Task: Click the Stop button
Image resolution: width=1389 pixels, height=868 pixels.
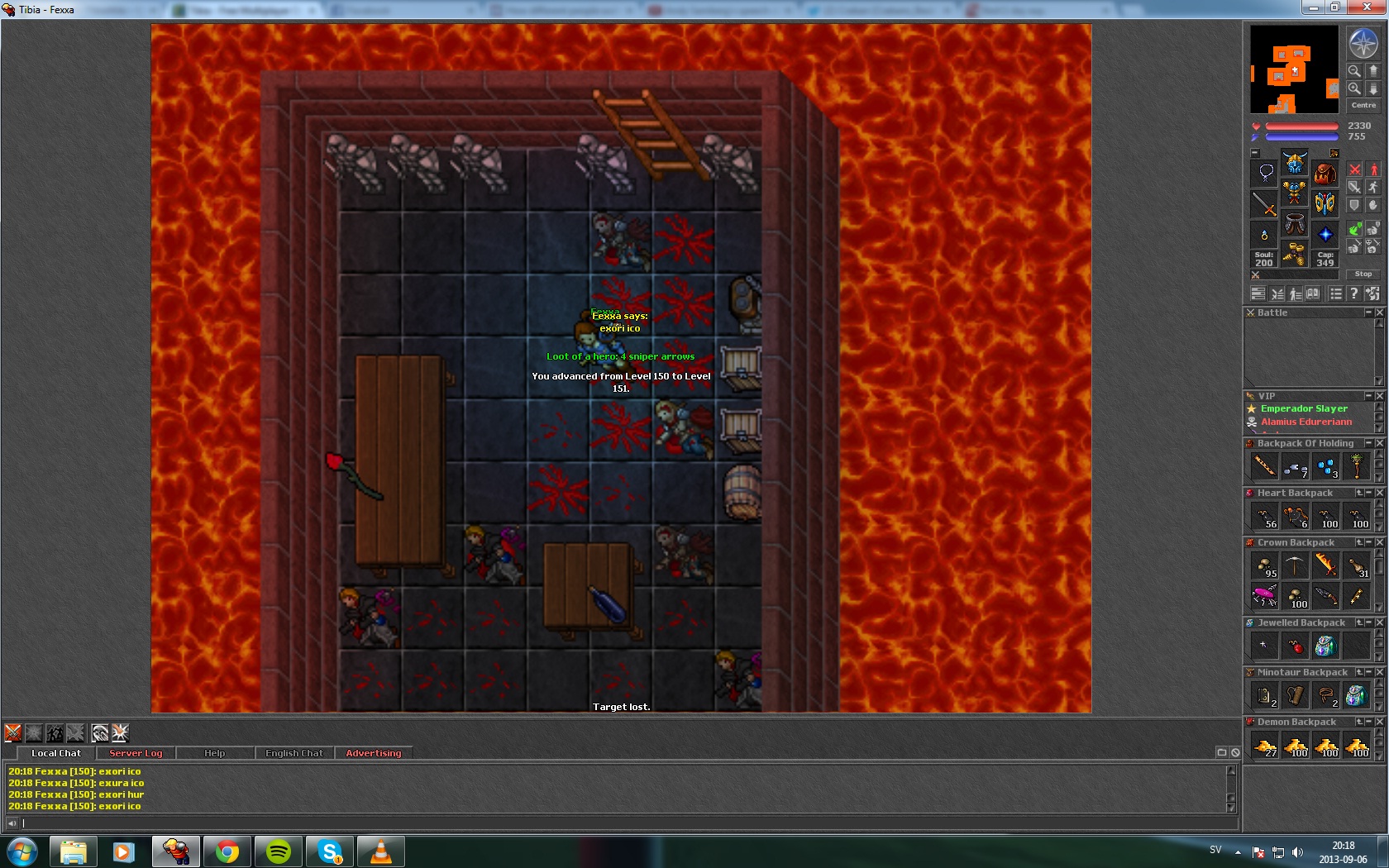Action: click(x=1363, y=274)
